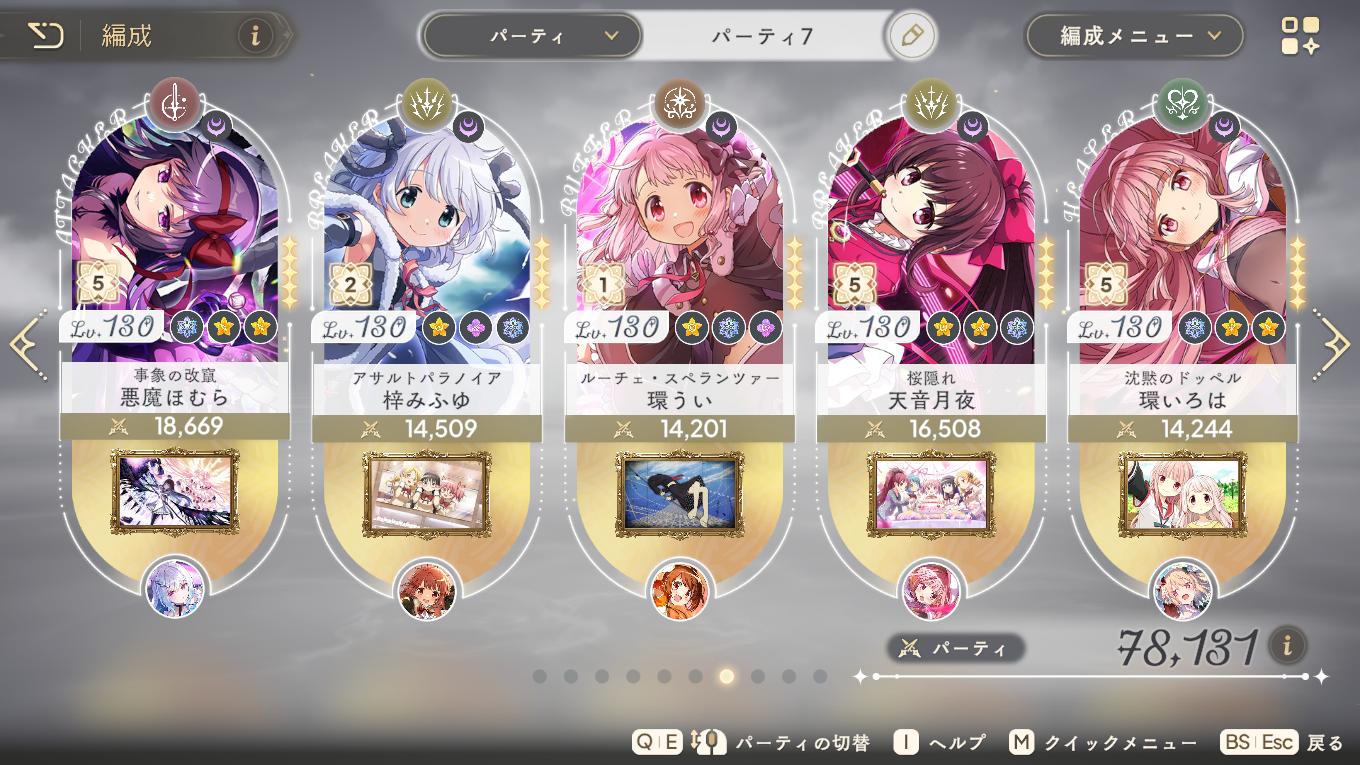Screen dimensions: 1360x765
Task: Open the パーティ dropdown
Action: pos(531,34)
